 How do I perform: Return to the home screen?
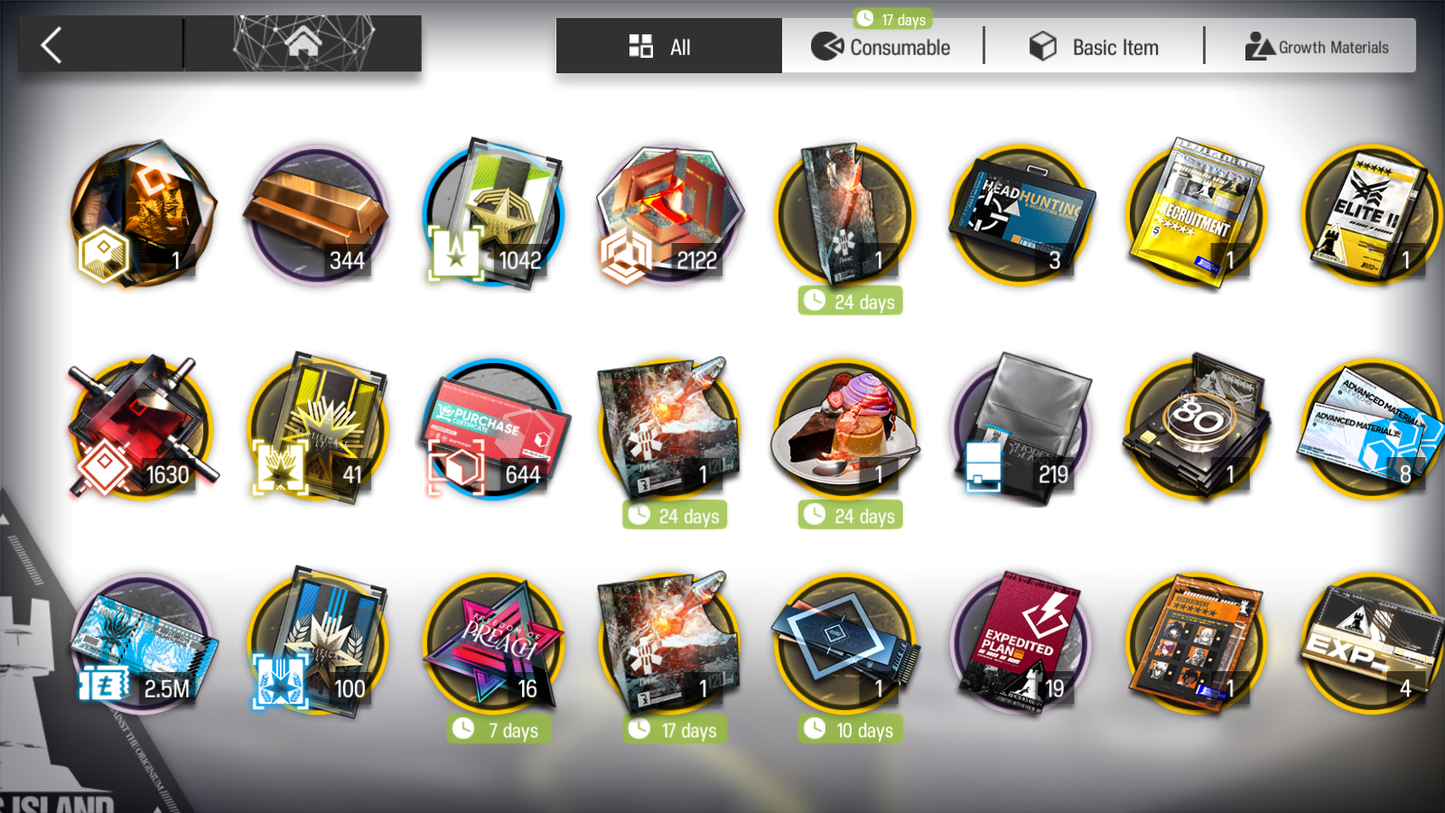[x=303, y=43]
